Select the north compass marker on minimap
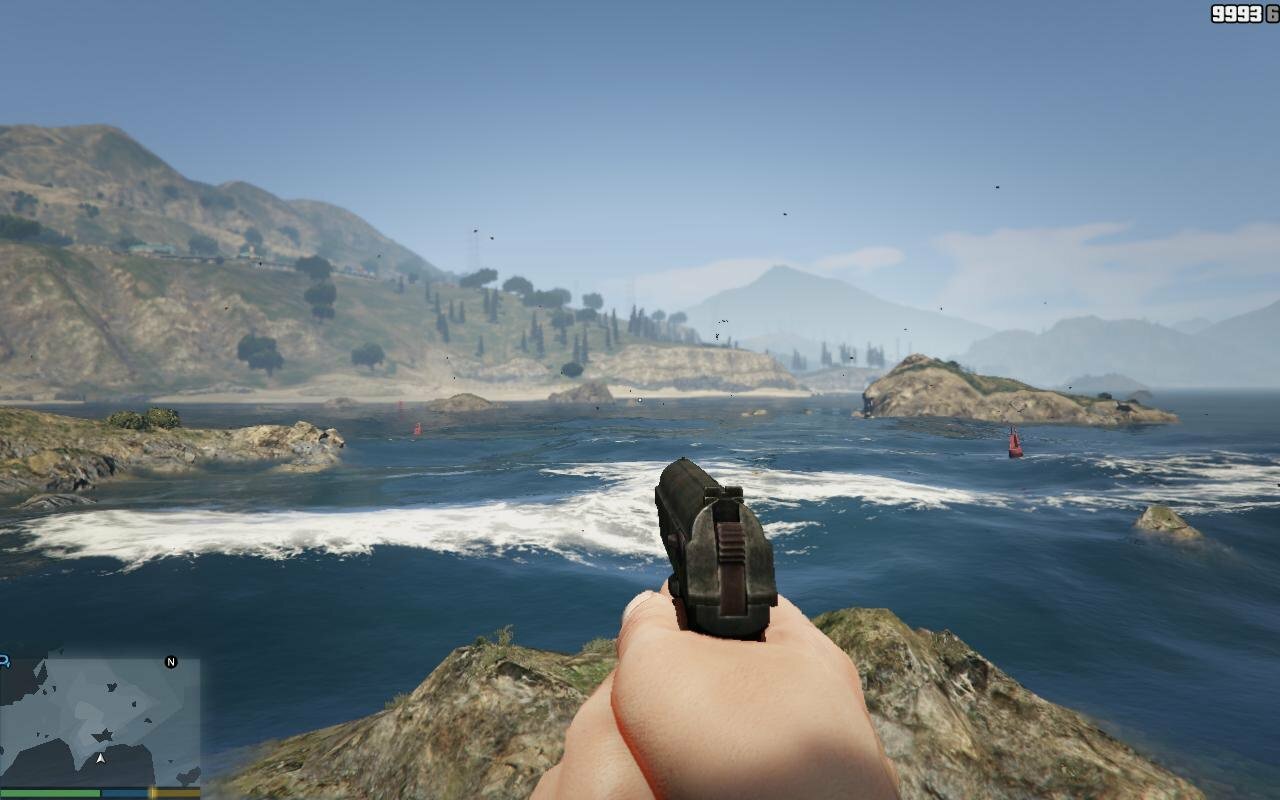Viewport: 1280px width, 800px height. 171,662
